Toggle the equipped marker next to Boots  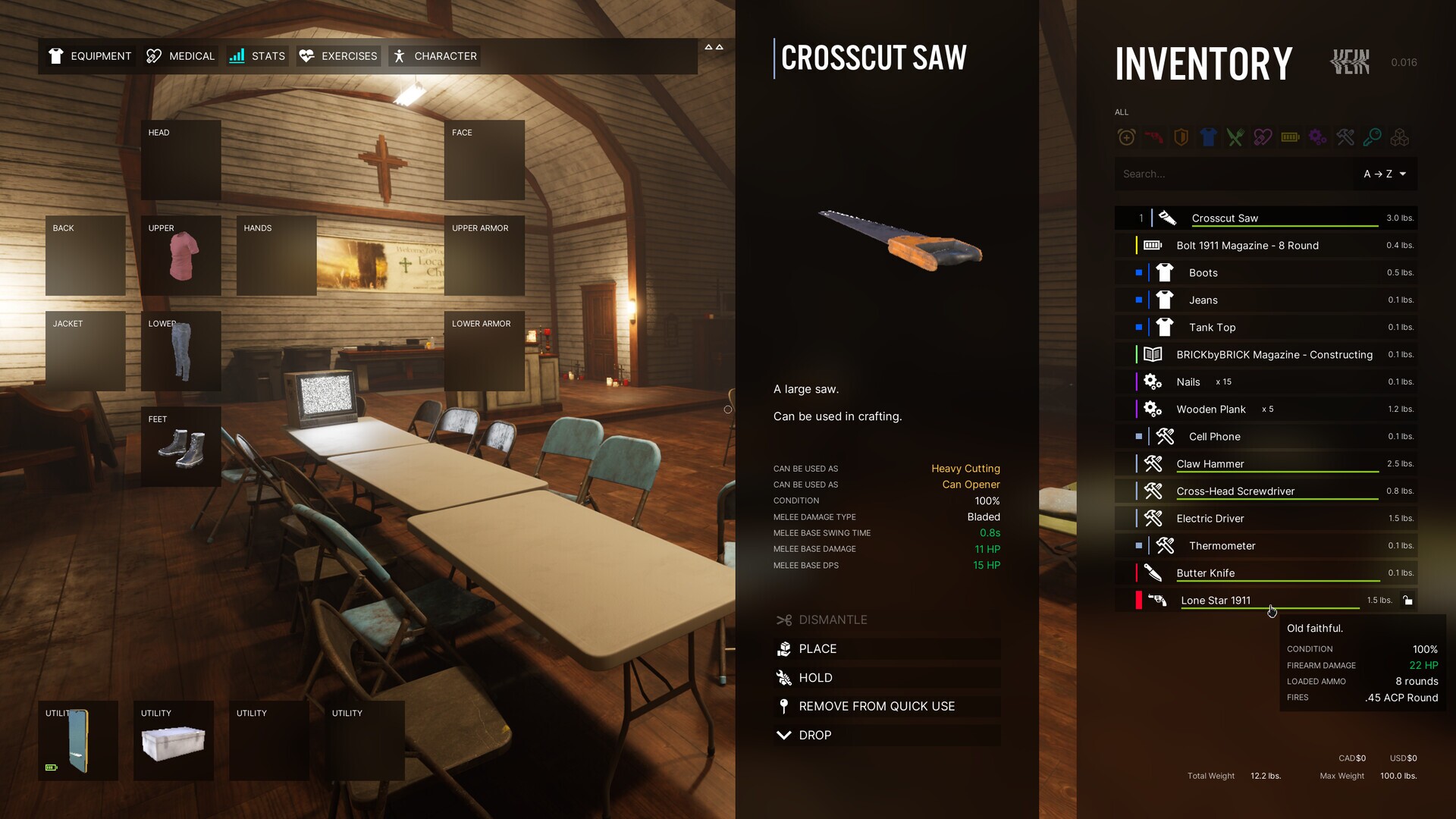coord(1139,272)
